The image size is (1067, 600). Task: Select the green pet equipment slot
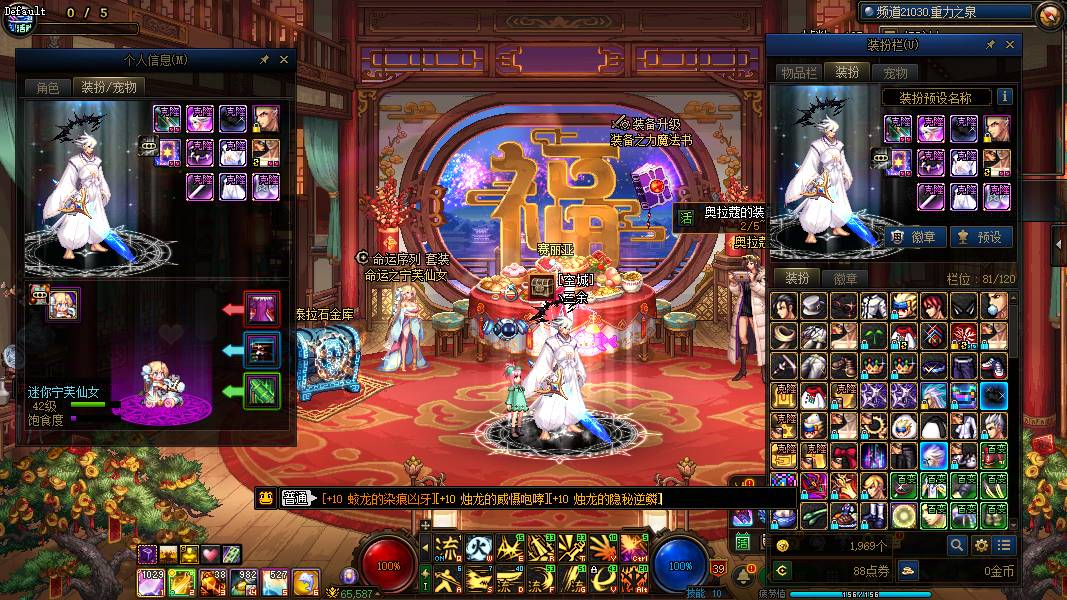263,390
